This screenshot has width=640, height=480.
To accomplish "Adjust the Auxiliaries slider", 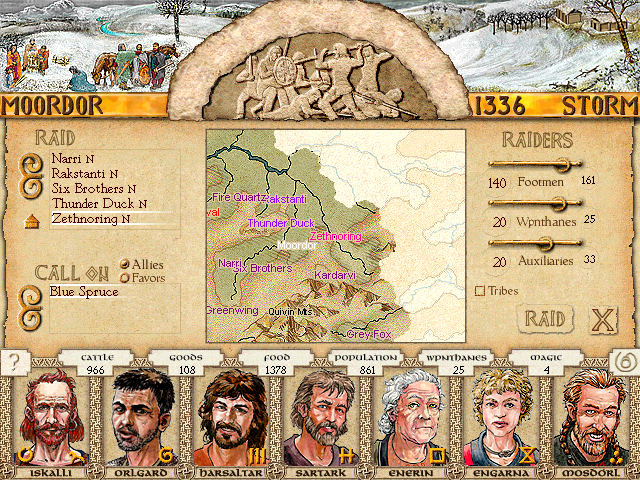I will point(546,242).
